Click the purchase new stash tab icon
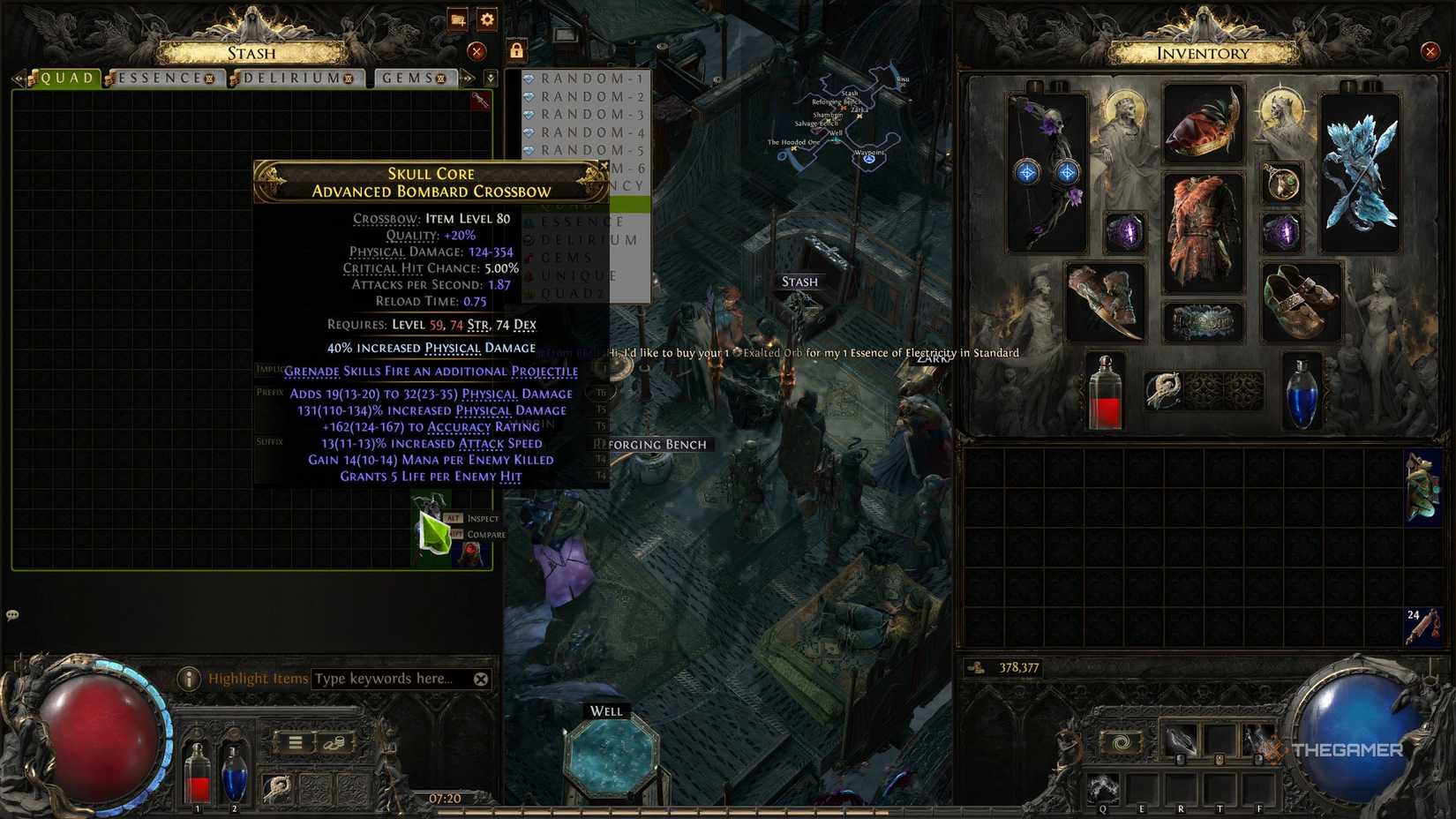This screenshot has height=819, width=1456. pos(458,20)
